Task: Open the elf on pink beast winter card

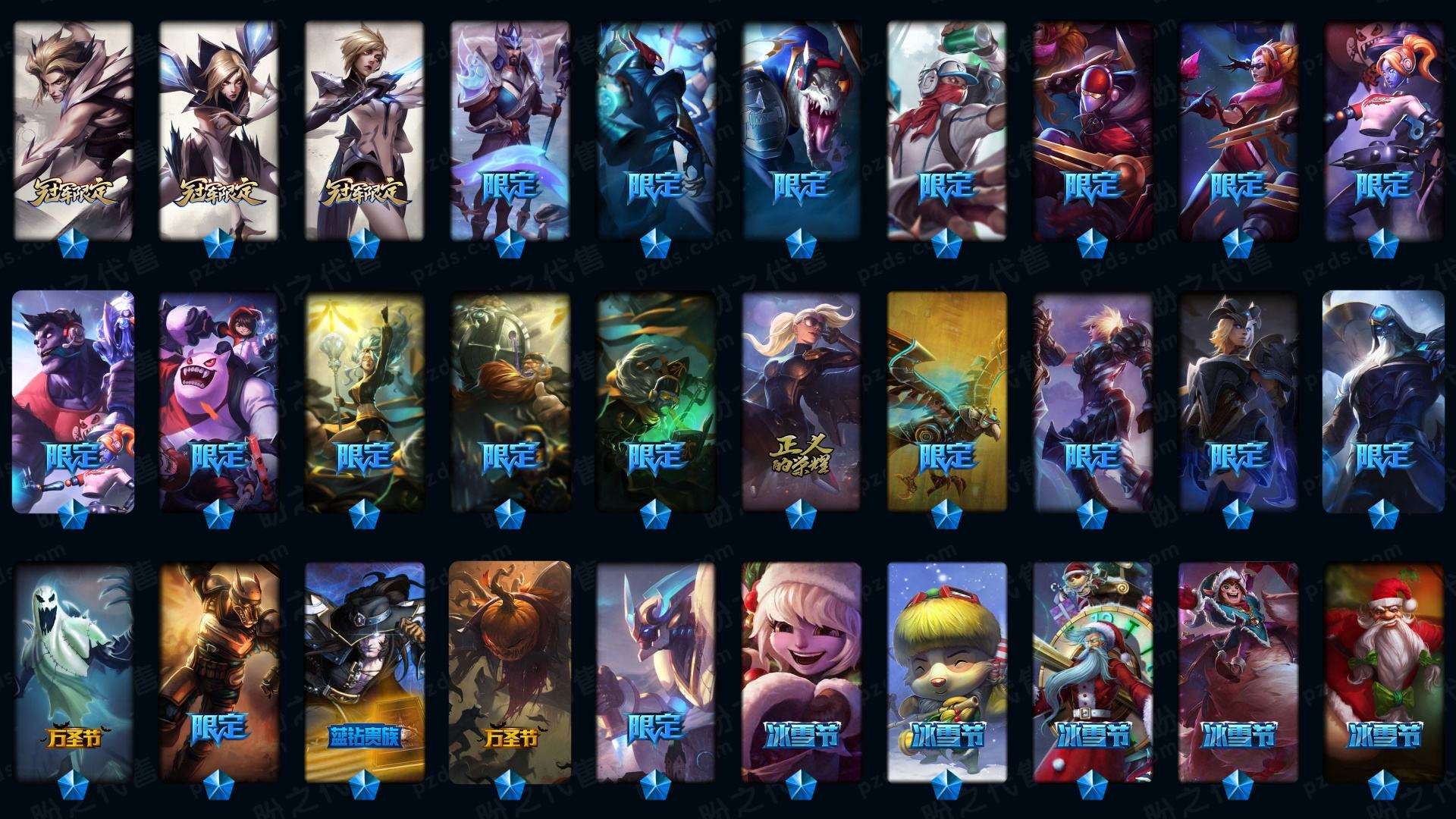Action: point(1238,671)
